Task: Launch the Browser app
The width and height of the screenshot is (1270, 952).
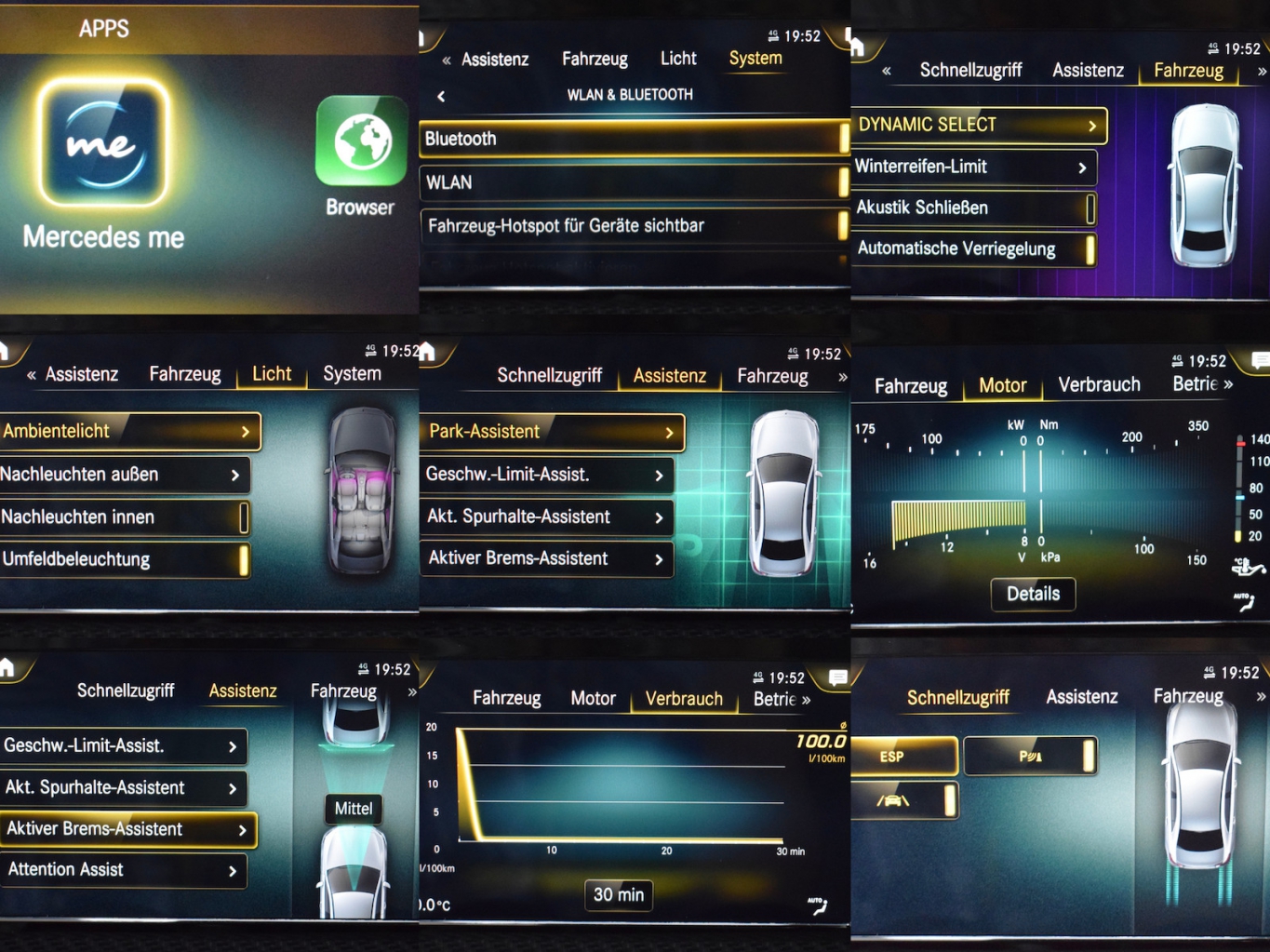Action: pos(361,142)
